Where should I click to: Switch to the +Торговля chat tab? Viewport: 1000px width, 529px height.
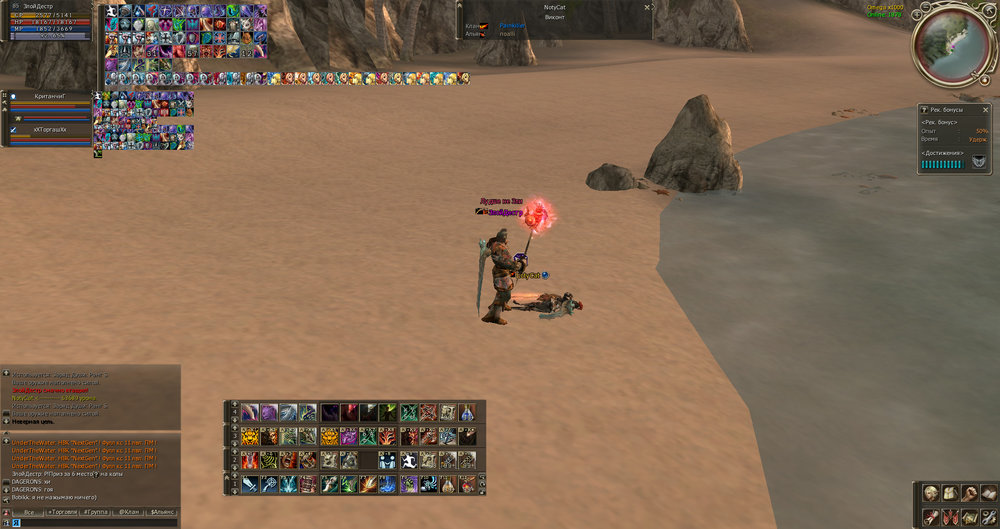(x=62, y=512)
